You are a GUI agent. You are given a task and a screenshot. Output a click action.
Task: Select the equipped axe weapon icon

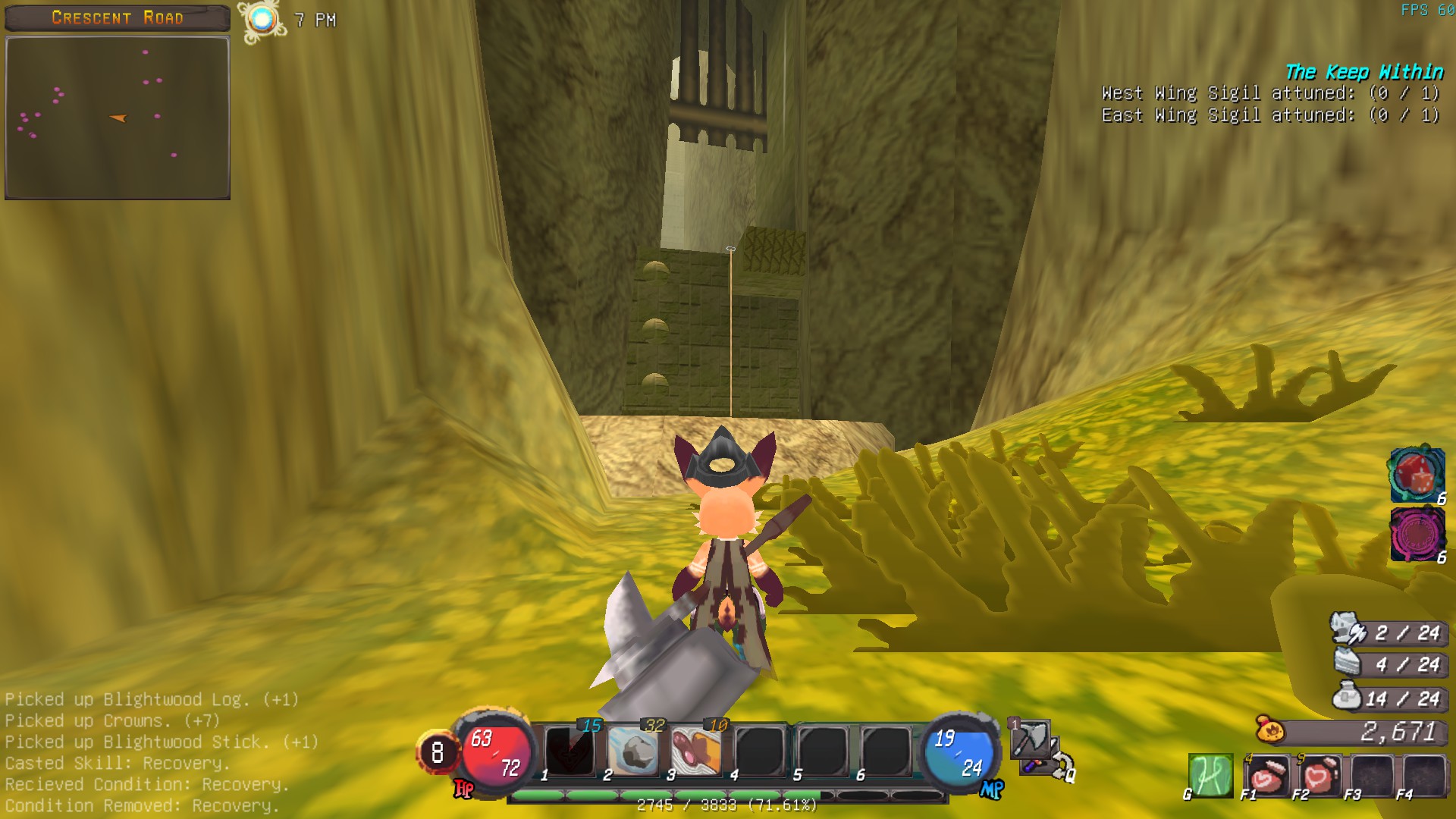coord(1031,739)
